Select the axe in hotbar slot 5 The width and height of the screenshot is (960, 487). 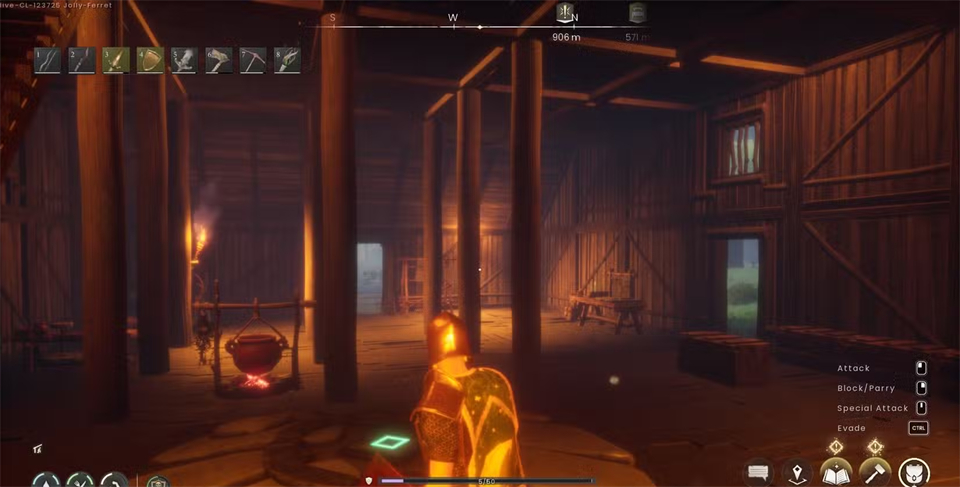[x=184, y=60]
